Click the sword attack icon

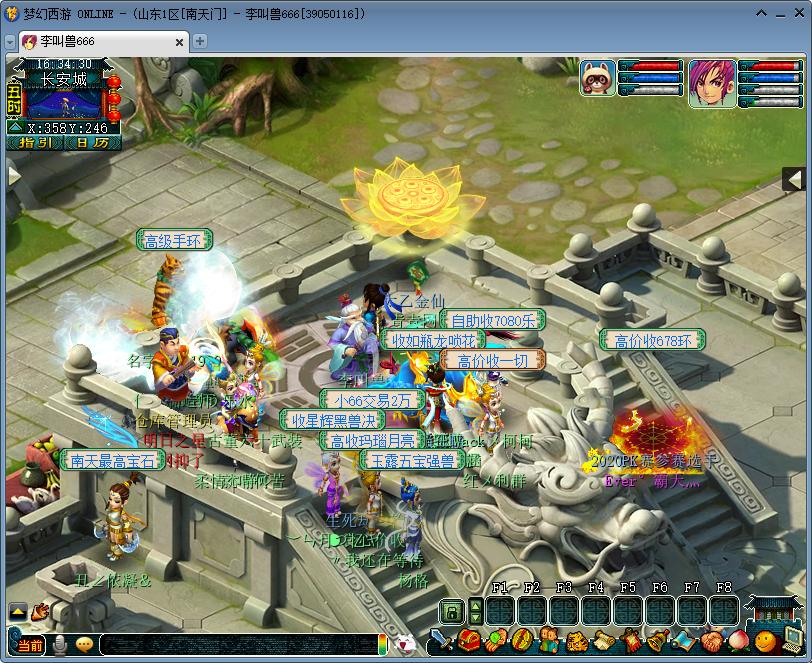click(x=441, y=641)
